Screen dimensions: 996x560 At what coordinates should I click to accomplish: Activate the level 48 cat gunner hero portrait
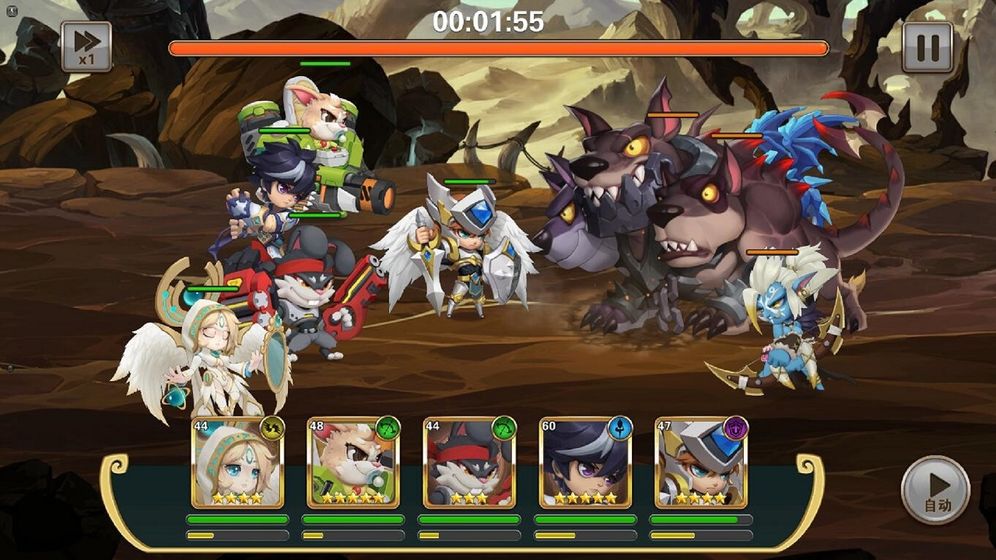pyautogui.click(x=353, y=463)
